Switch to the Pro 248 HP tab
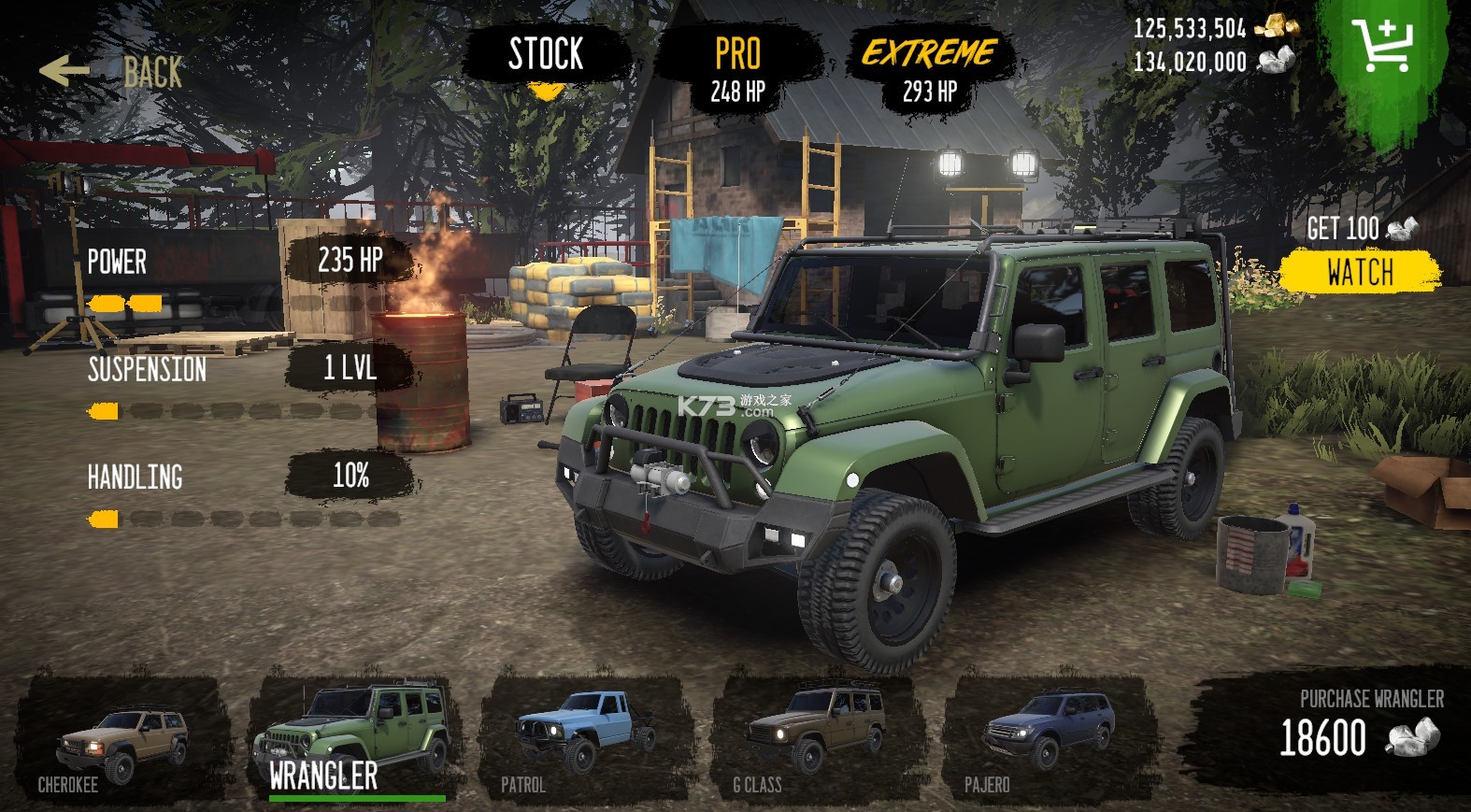The image size is (1471, 812). pyautogui.click(x=737, y=69)
